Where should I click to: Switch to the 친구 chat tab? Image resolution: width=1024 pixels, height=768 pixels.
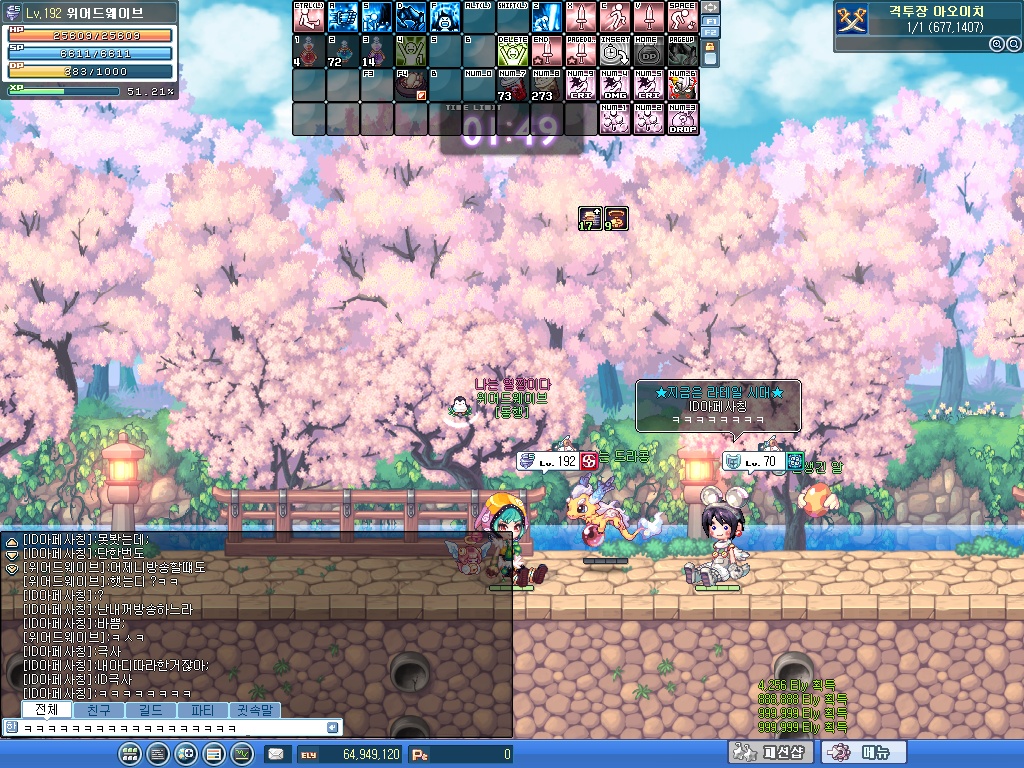(98, 710)
